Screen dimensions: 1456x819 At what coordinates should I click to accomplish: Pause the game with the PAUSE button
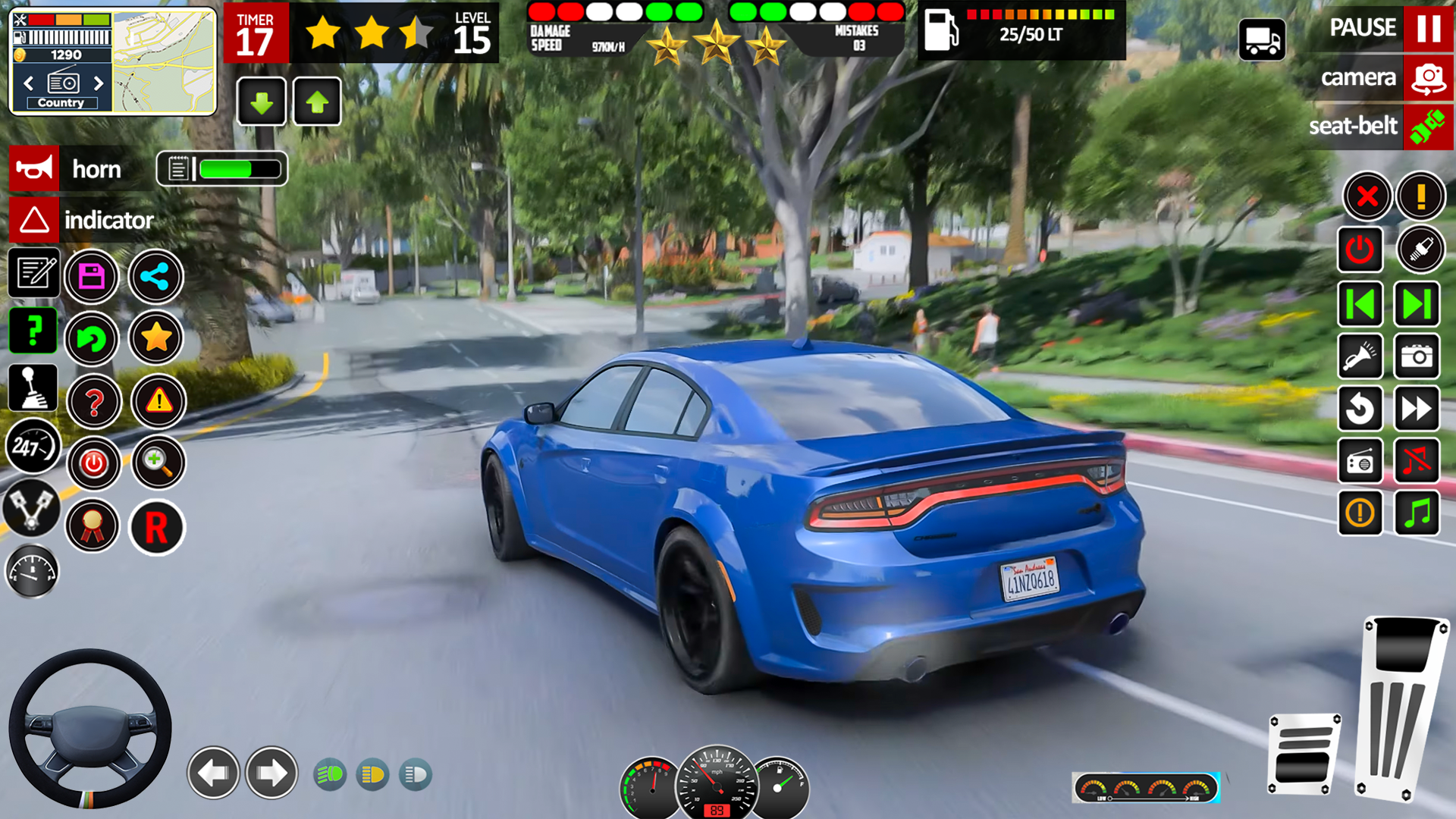click(x=1429, y=29)
